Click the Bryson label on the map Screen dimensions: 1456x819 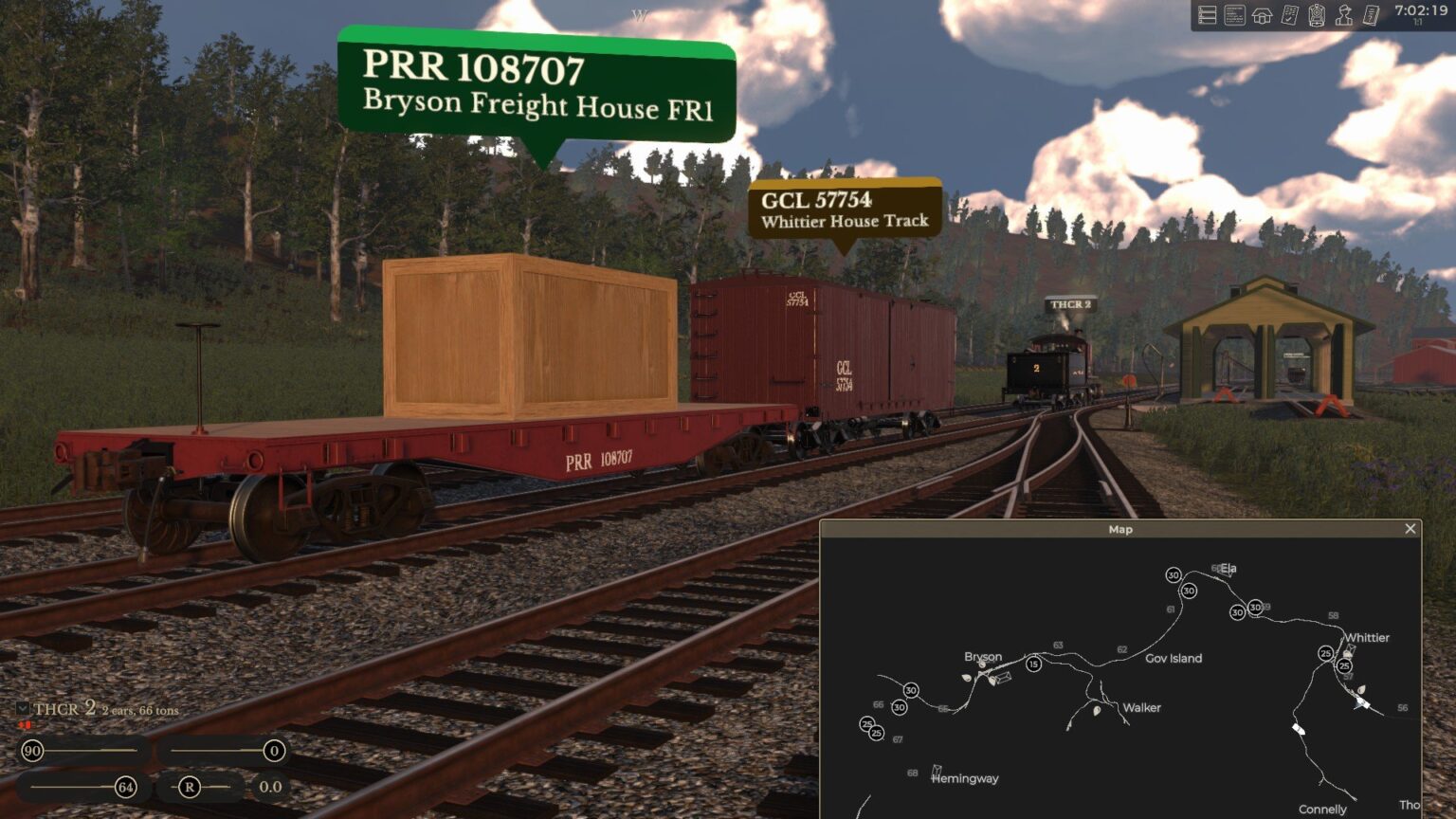pyautogui.click(x=983, y=657)
